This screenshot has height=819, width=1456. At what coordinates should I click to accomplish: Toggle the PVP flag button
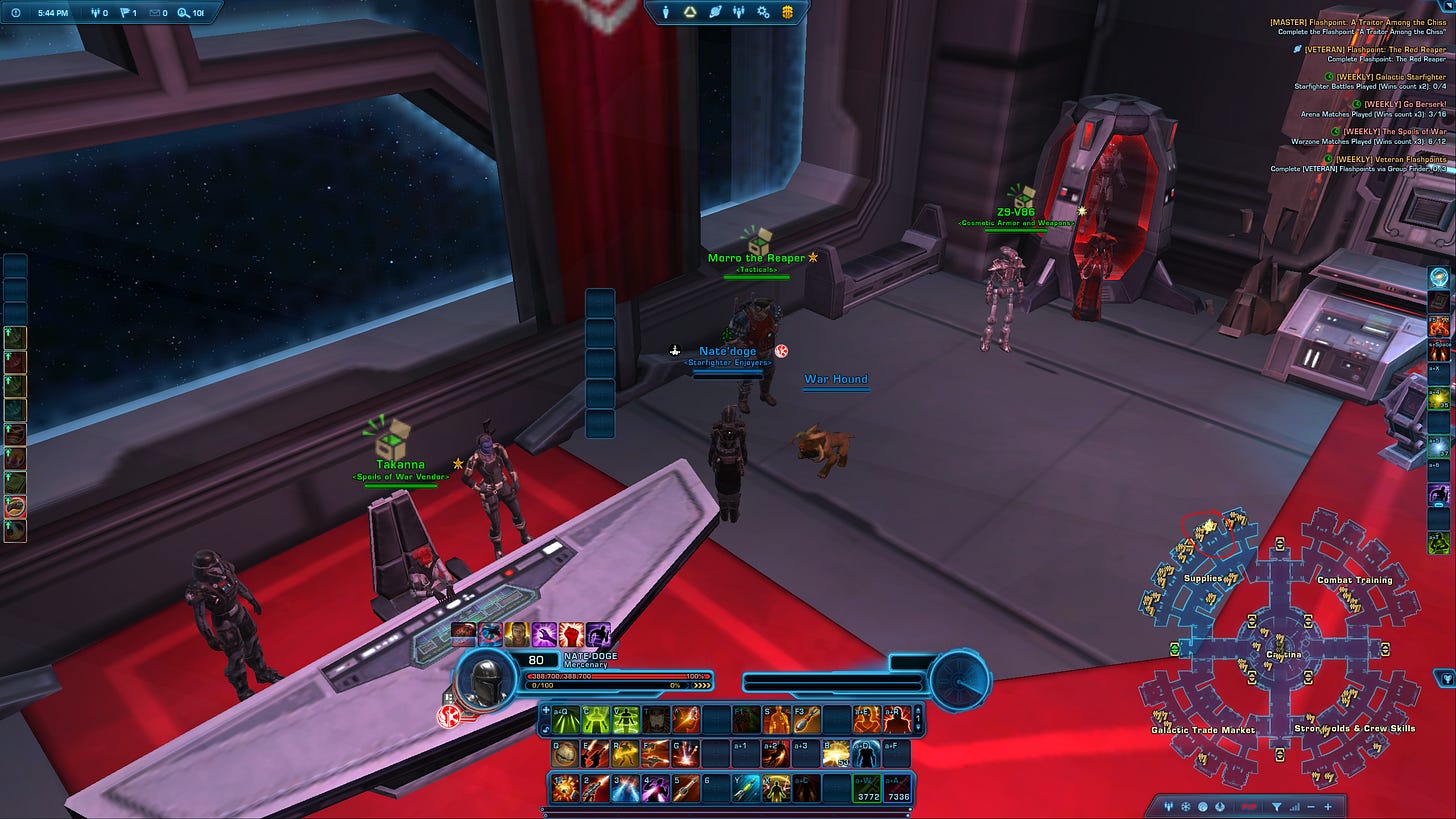(x=1249, y=807)
